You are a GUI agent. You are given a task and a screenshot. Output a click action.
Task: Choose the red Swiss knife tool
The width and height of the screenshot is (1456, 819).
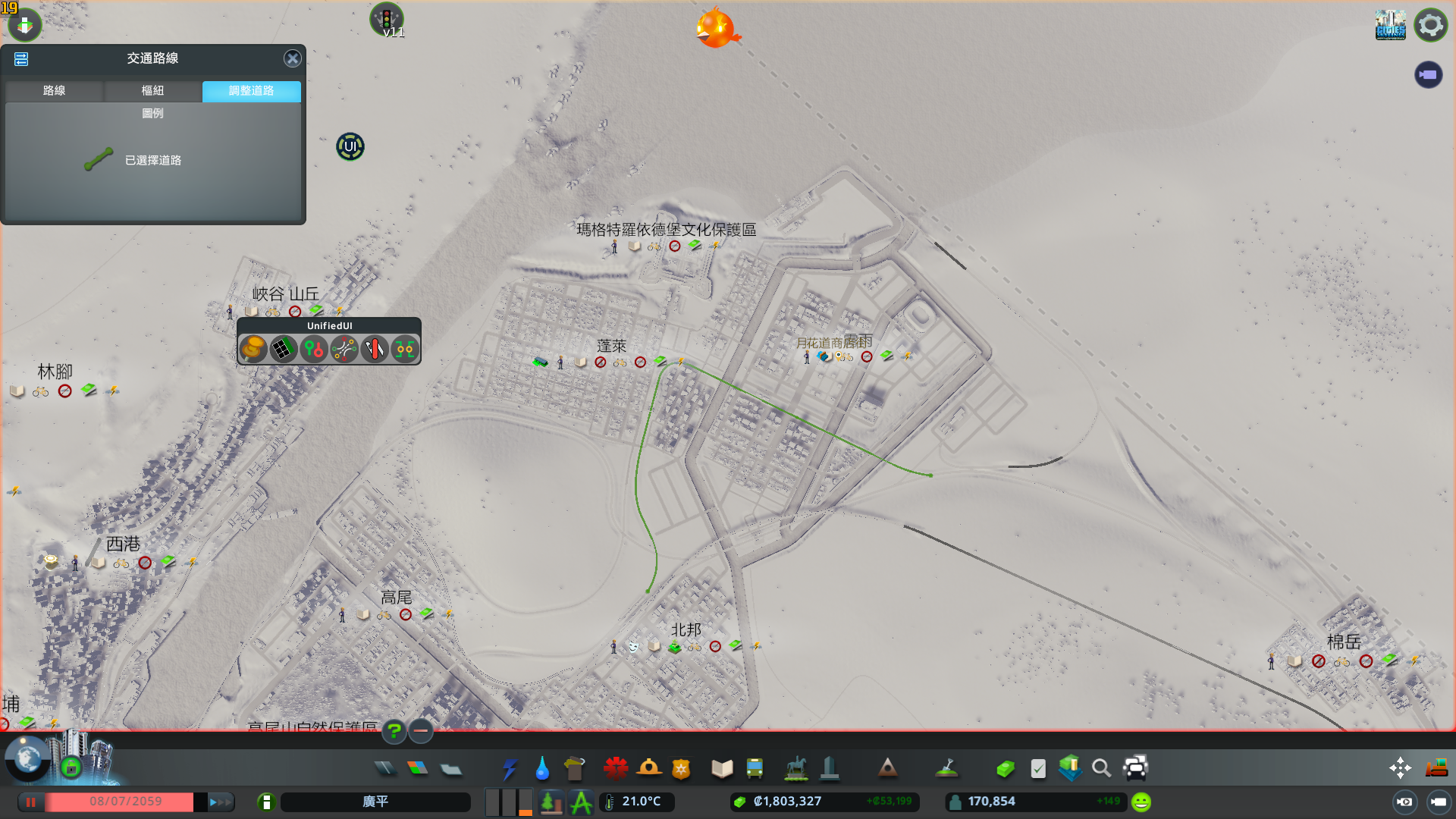[x=375, y=349]
